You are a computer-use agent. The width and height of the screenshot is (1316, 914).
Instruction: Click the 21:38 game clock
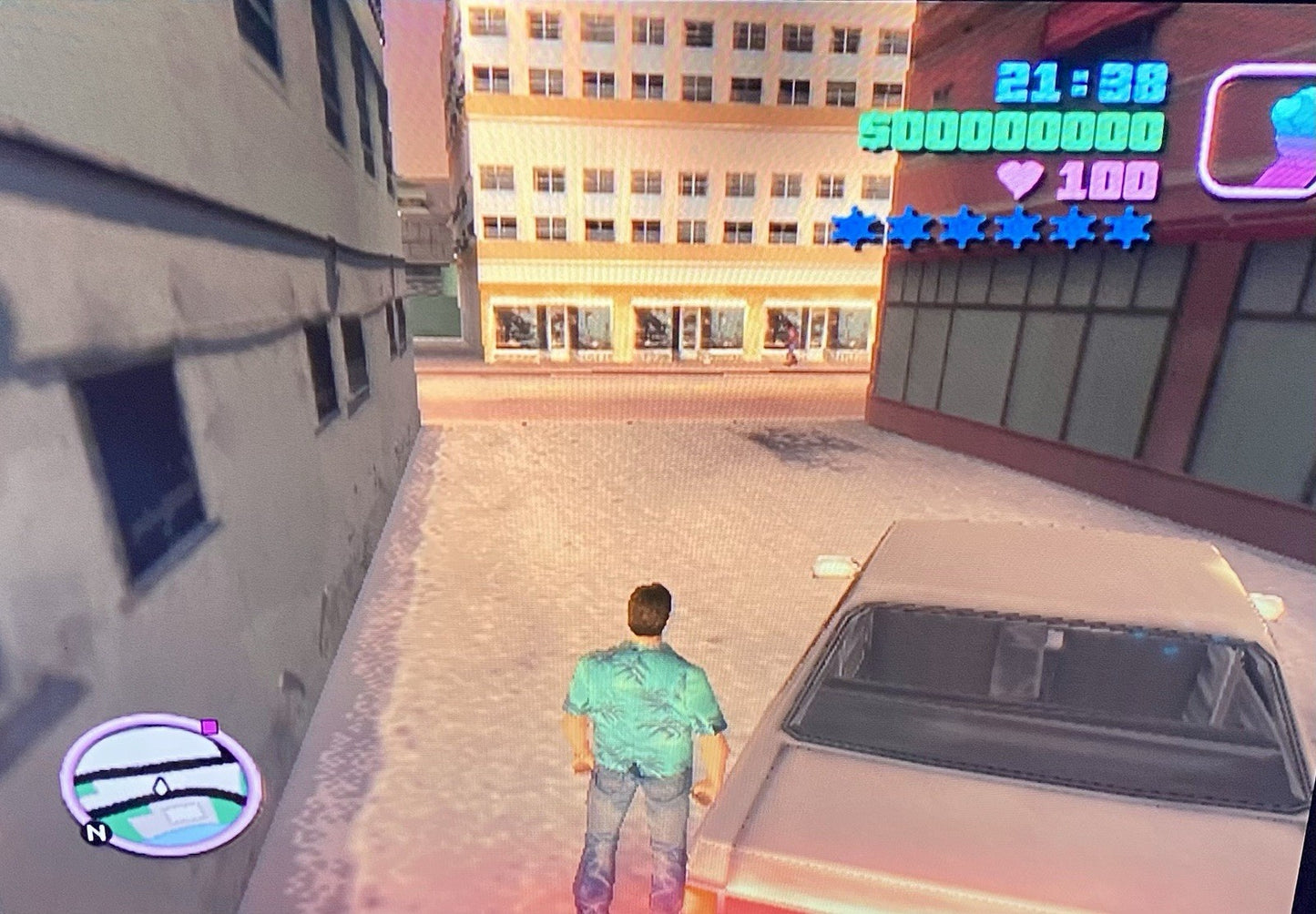(x=1079, y=80)
